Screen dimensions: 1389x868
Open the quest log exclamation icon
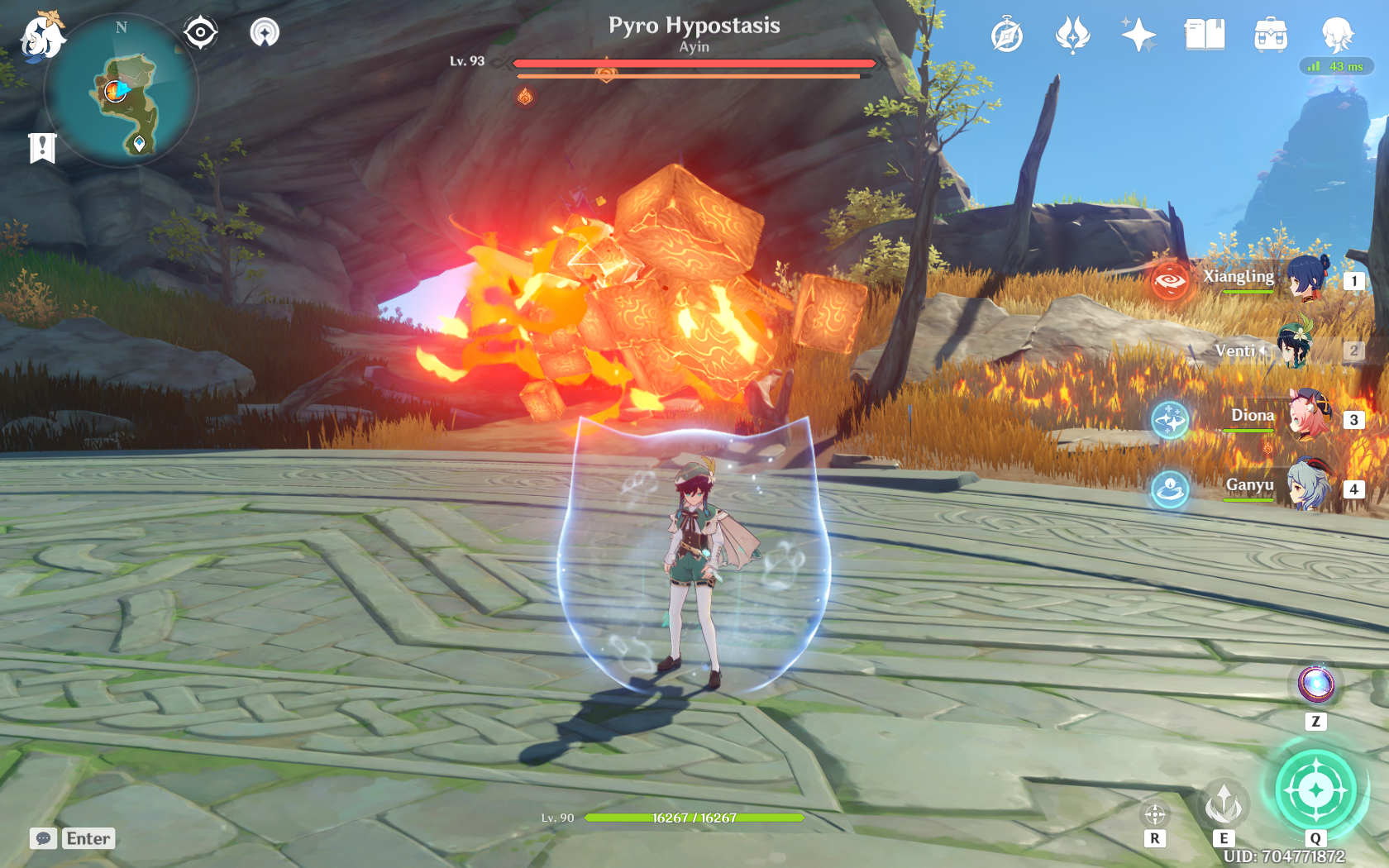pyautogui.click(x=42, y=148)
